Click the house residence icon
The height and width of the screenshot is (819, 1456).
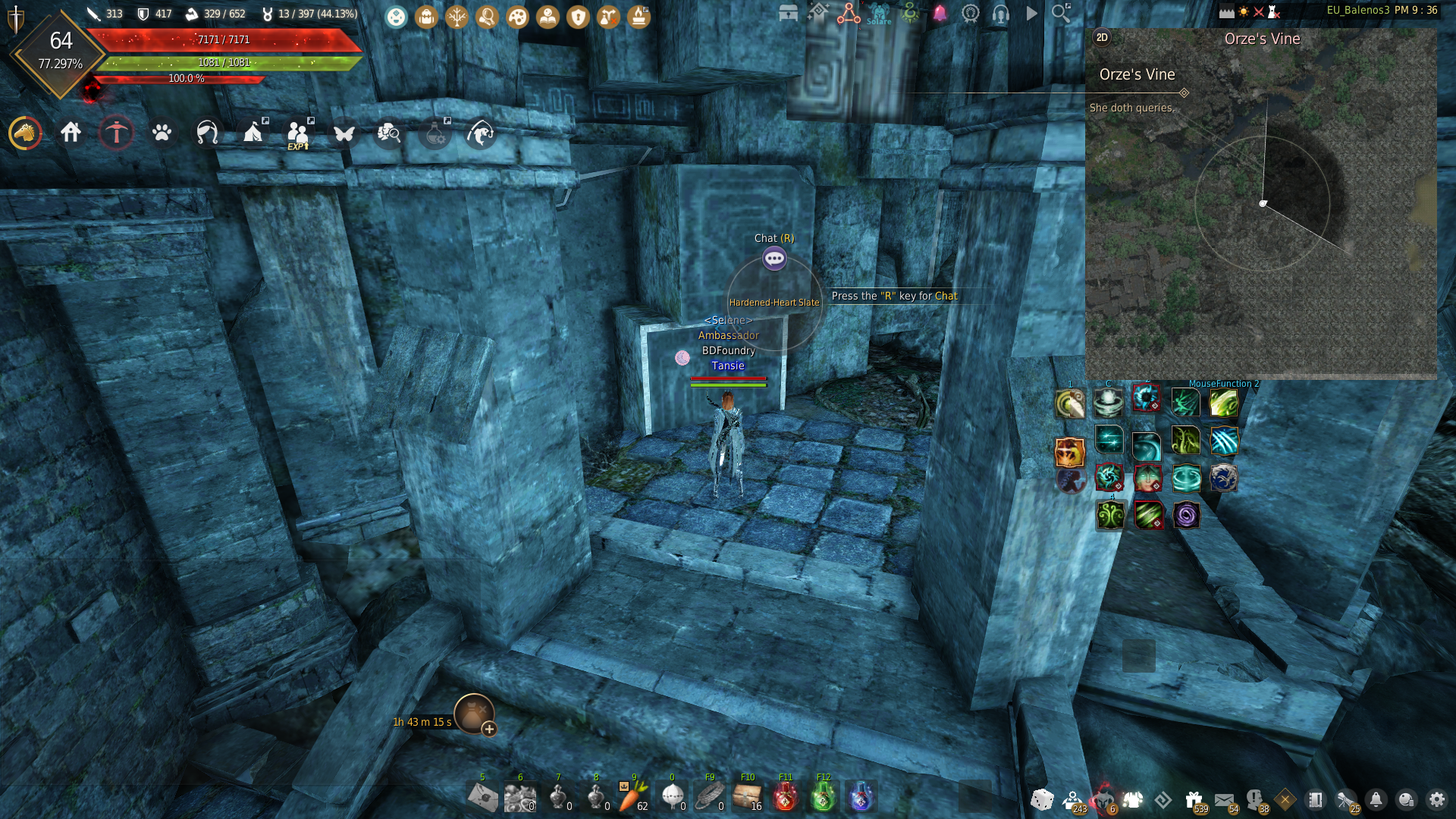click(x=71, y=133)
